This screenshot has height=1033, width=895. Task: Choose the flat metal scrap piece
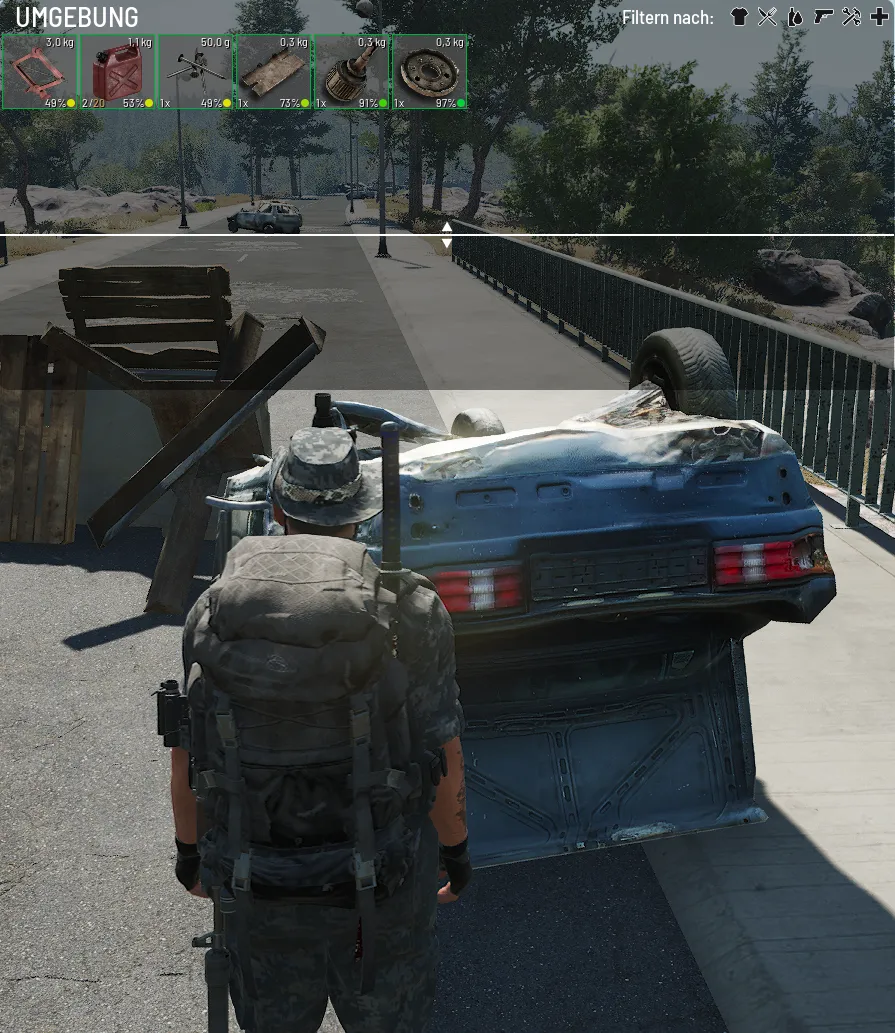click(274, 72)
